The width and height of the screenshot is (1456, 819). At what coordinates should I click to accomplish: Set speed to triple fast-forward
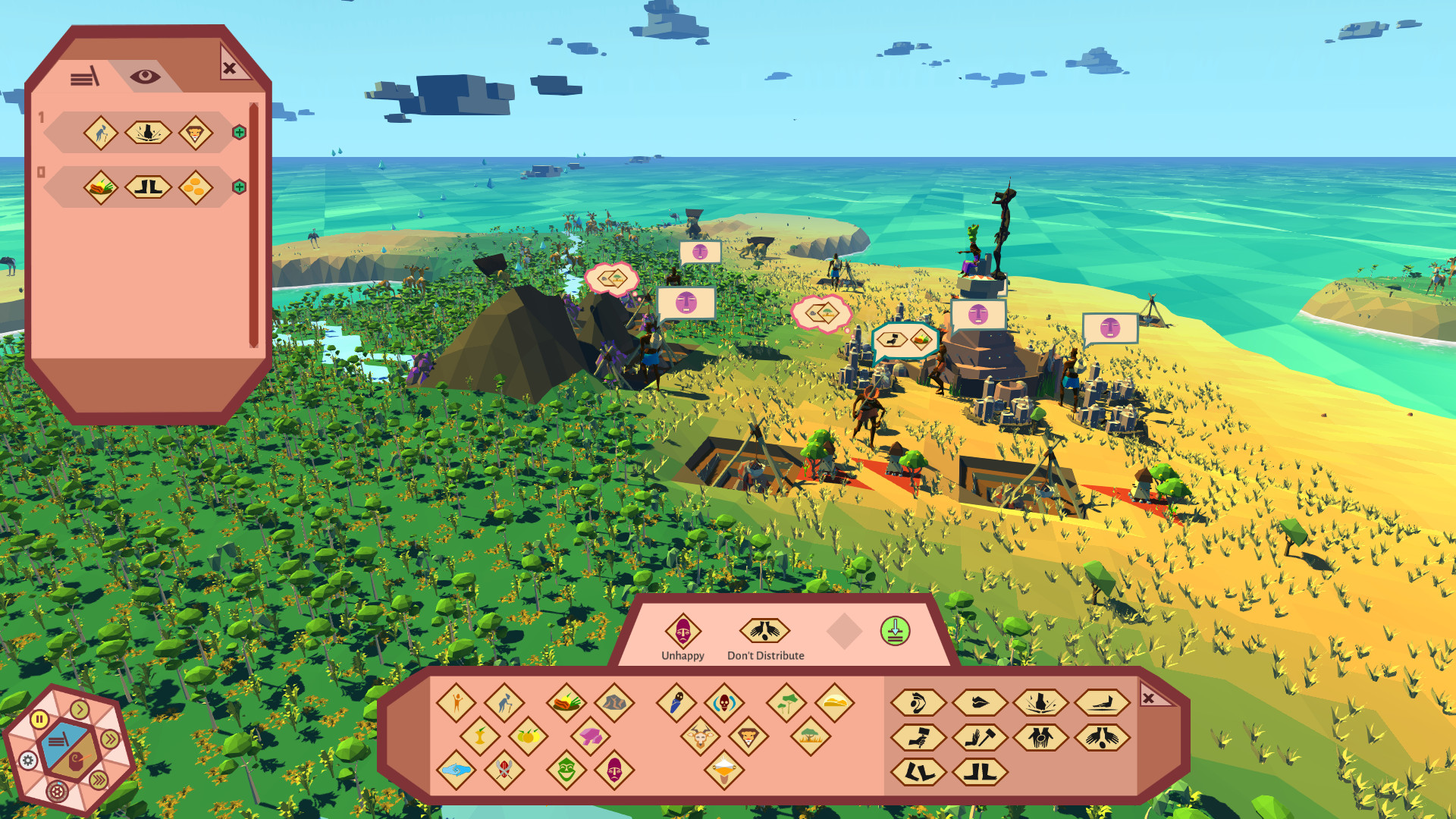tap(99, 780)
